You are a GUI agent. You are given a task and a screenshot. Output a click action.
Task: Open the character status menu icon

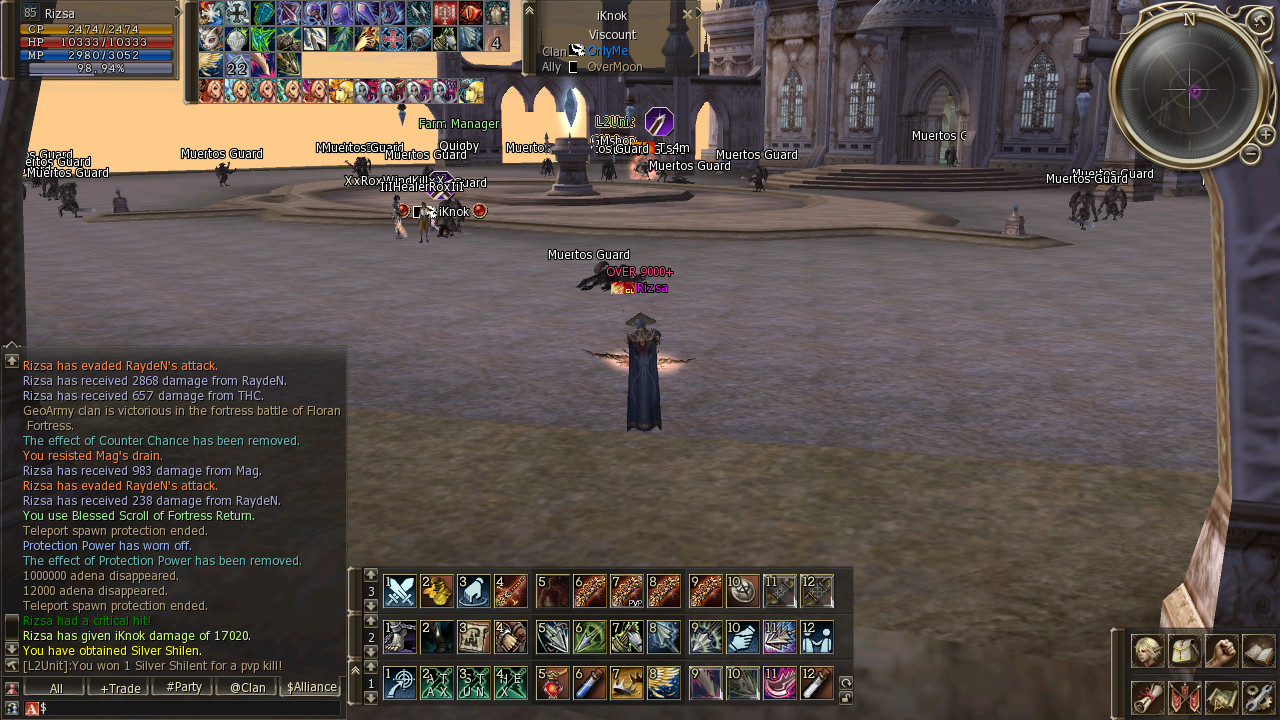click(1146, 651)
